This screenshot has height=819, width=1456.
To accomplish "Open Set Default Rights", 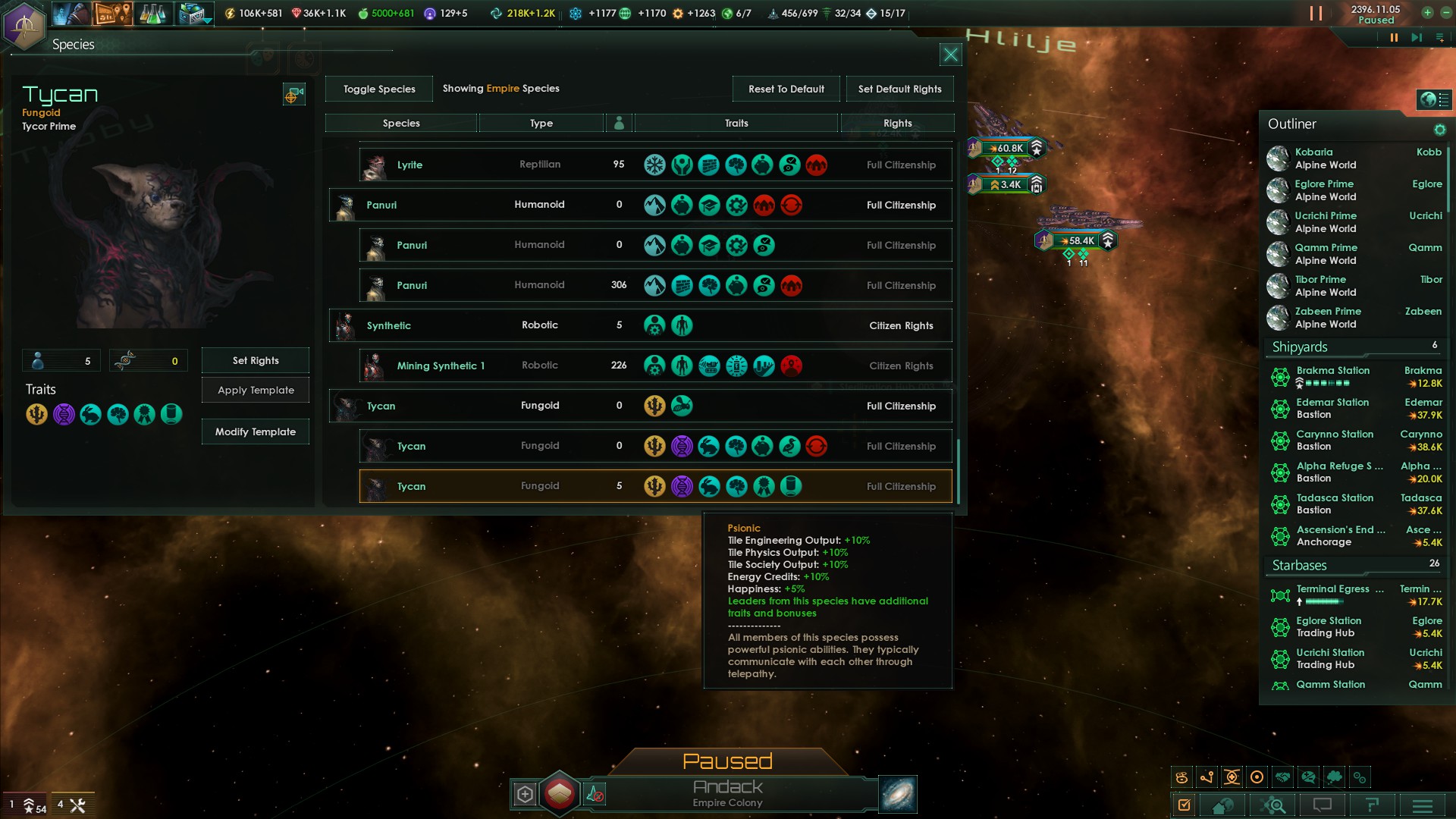I will [x=899, y=89].
